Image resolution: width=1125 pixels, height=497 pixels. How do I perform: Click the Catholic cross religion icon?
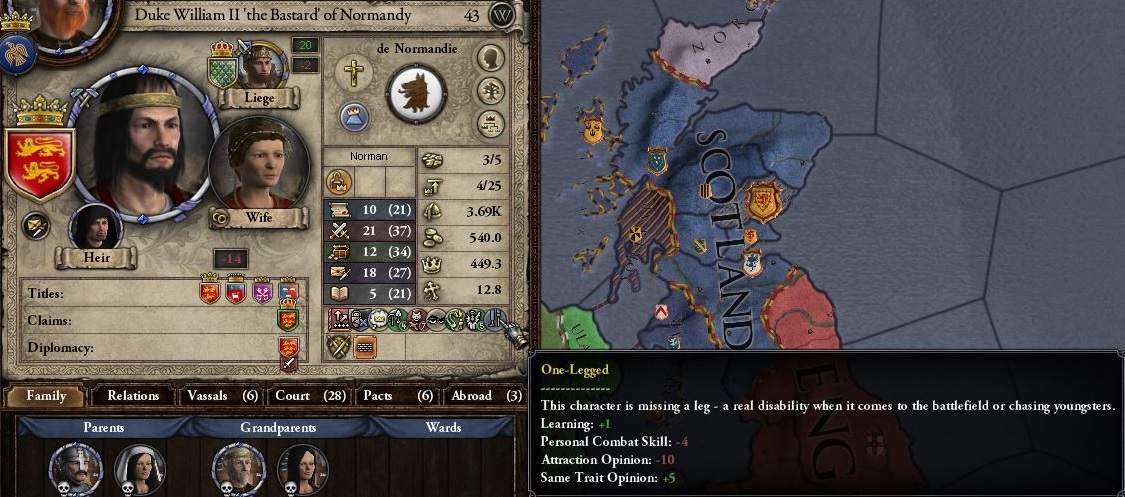click(353, 72)
